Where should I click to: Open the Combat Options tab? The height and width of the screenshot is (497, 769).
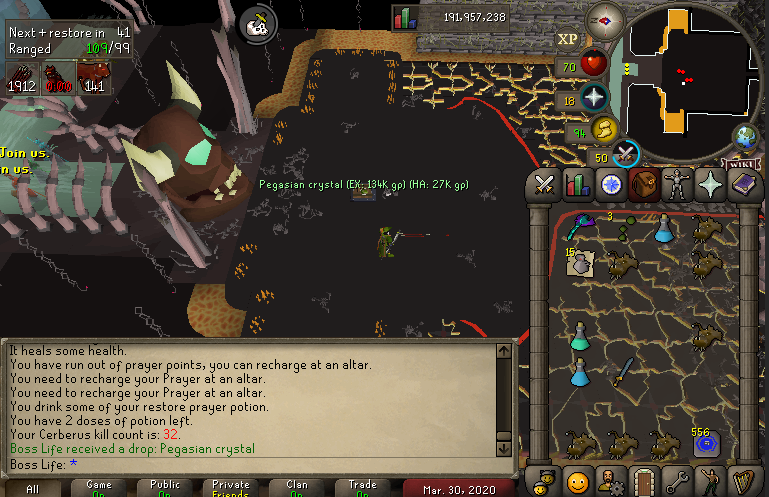point(544,185)
